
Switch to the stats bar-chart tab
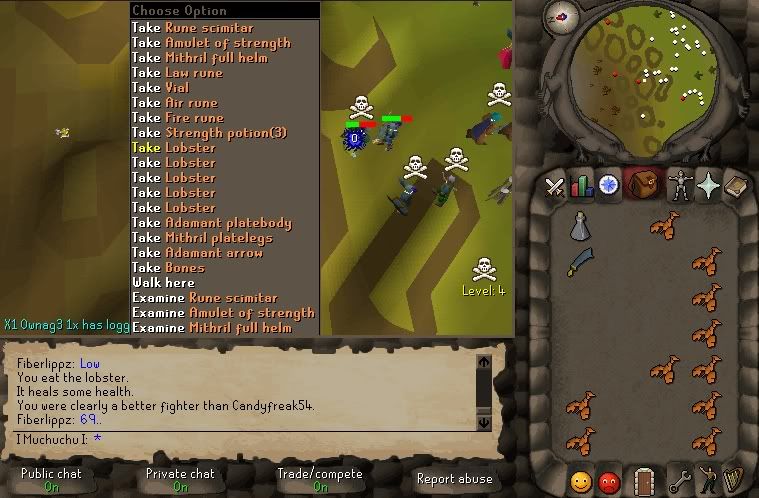tap(581, 186)
